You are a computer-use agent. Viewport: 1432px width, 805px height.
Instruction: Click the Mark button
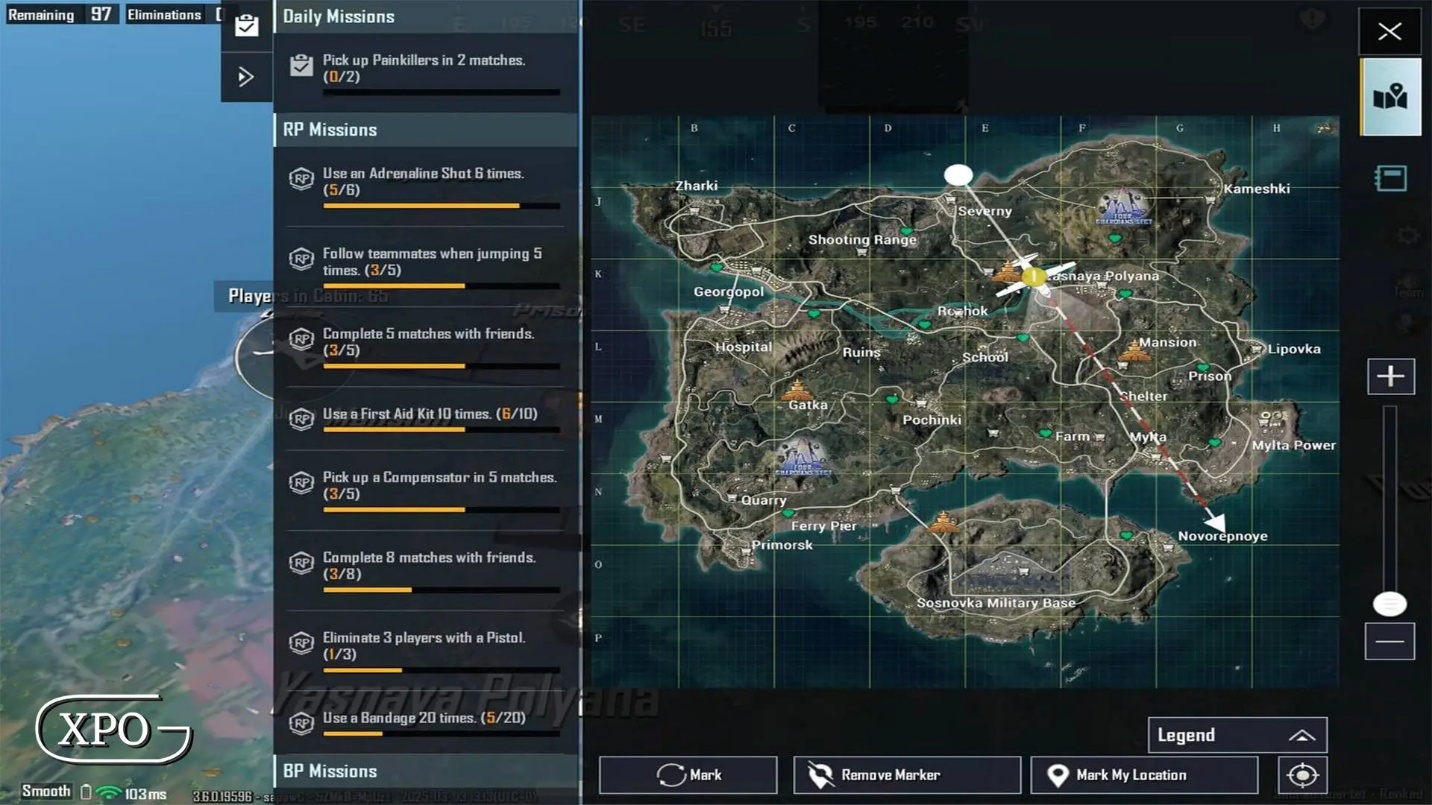pos(688,775)
